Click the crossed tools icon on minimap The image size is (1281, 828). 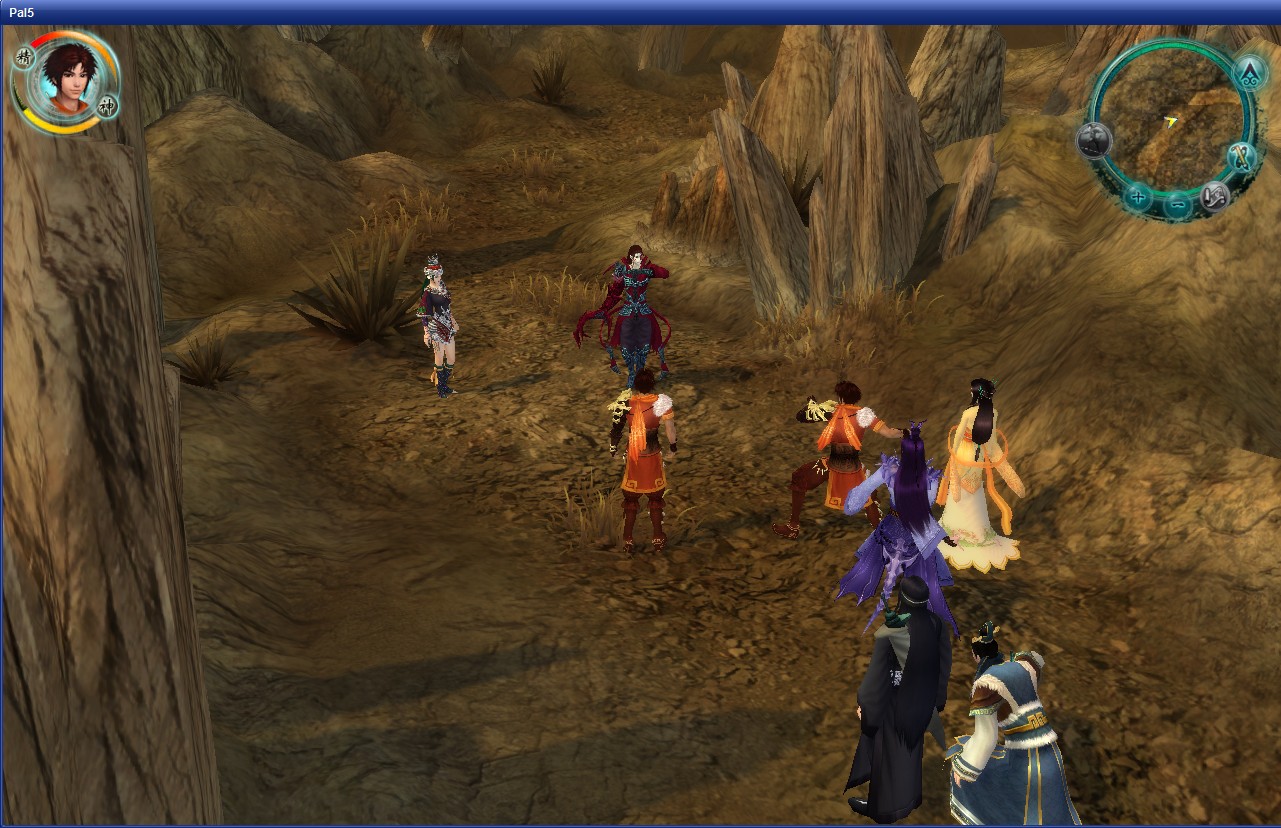(x=1242, y=157)
